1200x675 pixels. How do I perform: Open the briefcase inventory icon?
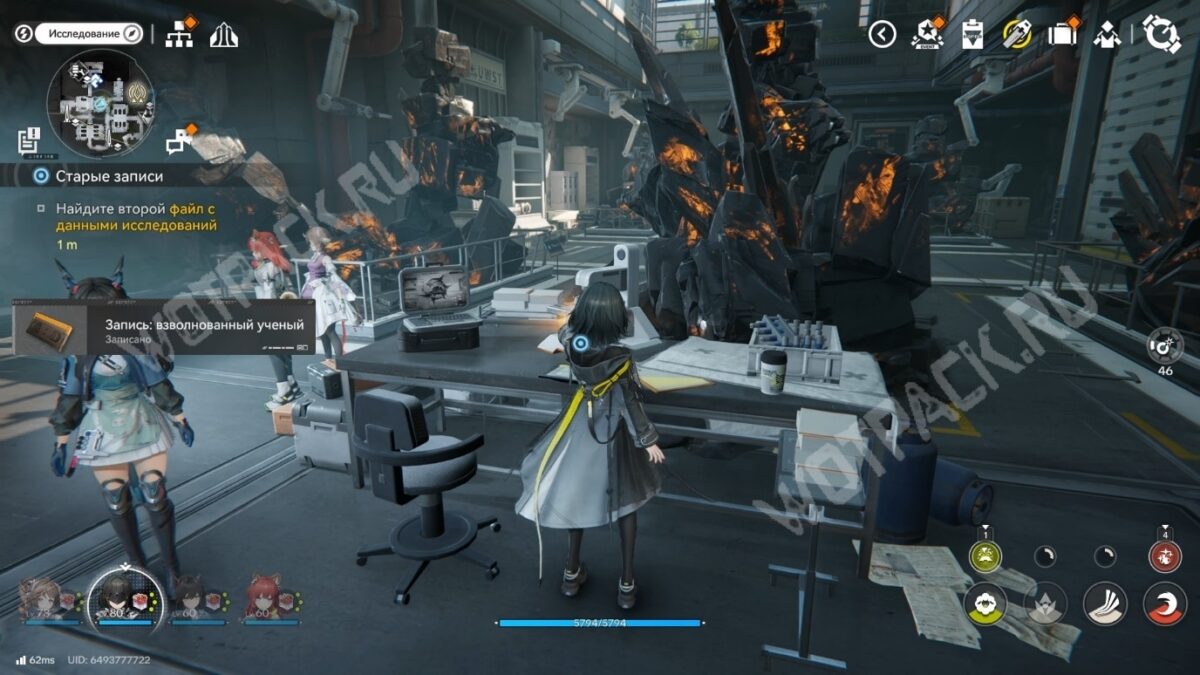1062,34
